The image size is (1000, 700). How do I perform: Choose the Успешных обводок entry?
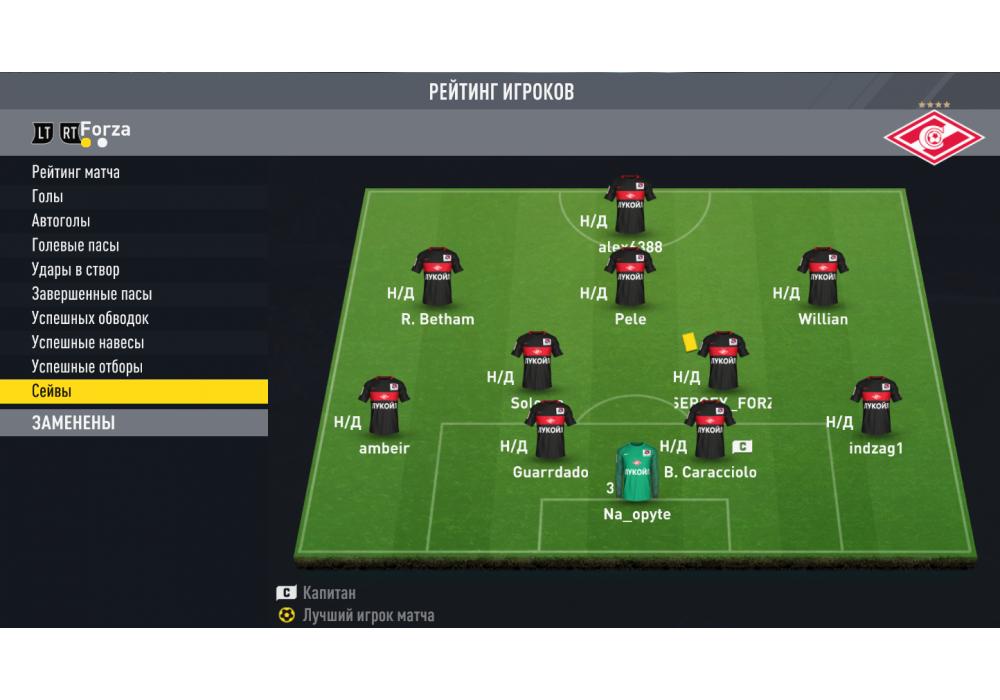tap(90, 318)
